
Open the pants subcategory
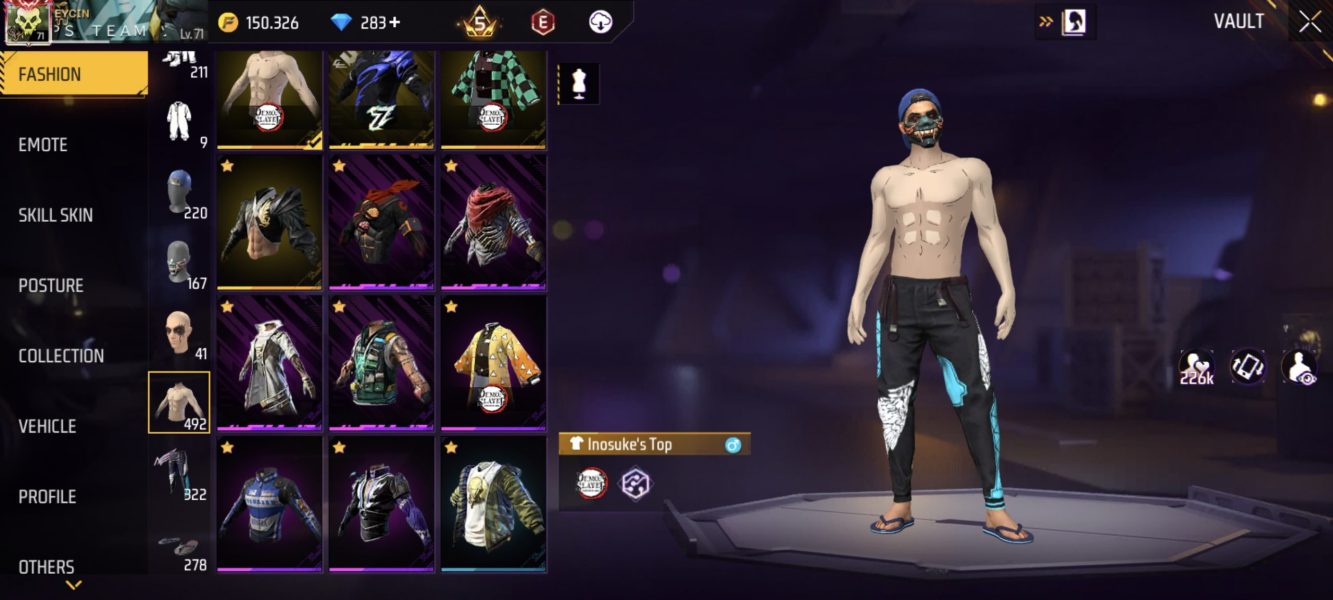click(x=179, y=472)
